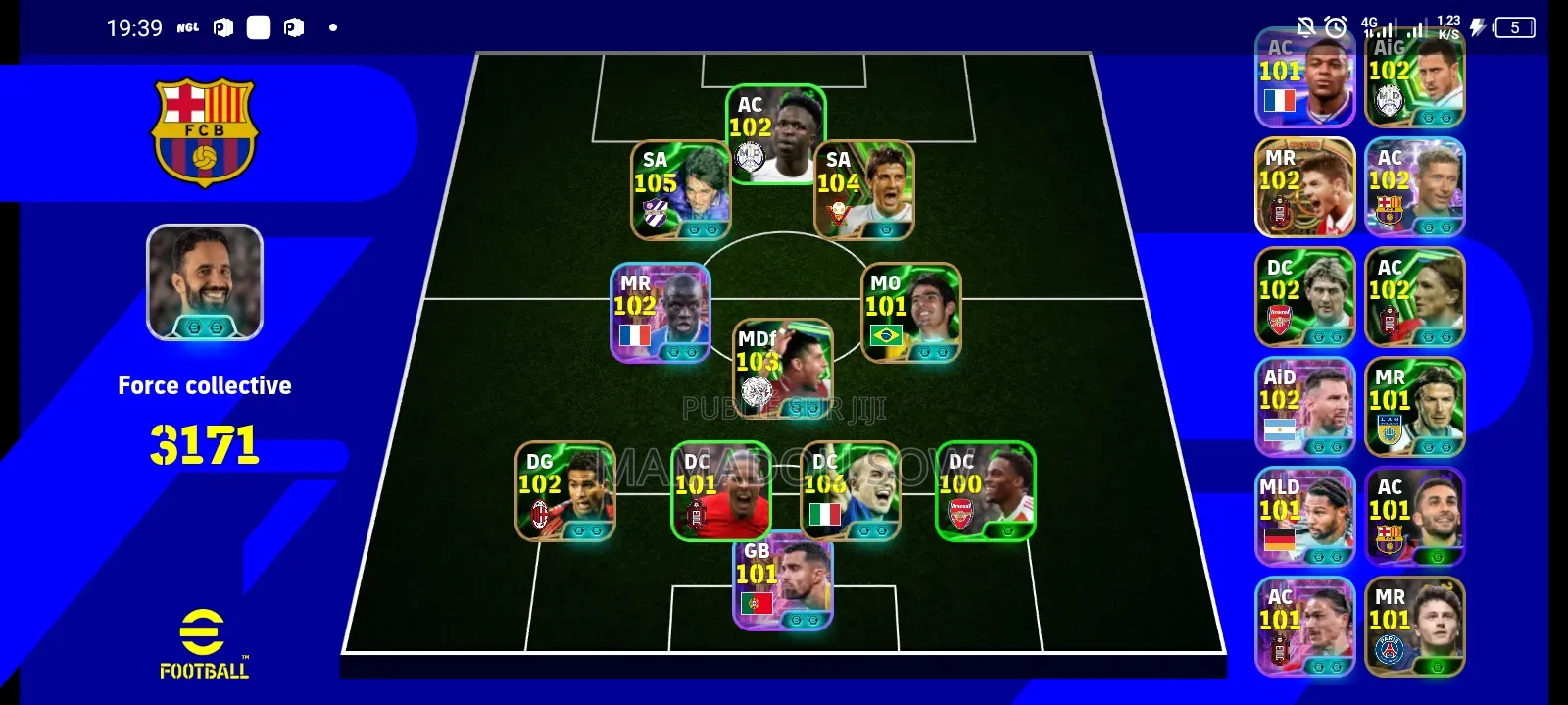Choose substitute MR 101 PSG card
The image size is (1568, 705).
(1414, 627)
